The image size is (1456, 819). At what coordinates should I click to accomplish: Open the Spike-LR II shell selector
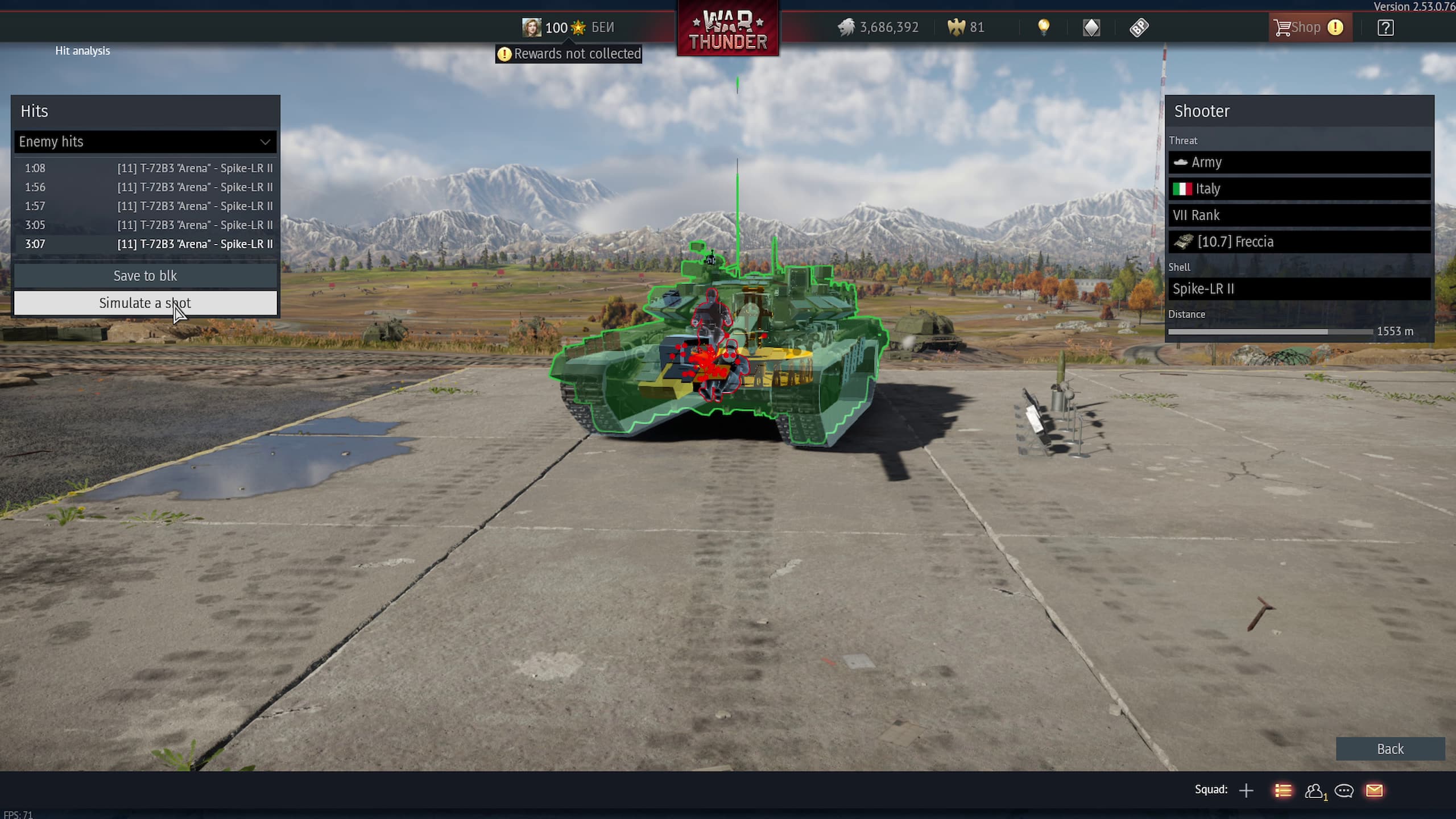1299,289
